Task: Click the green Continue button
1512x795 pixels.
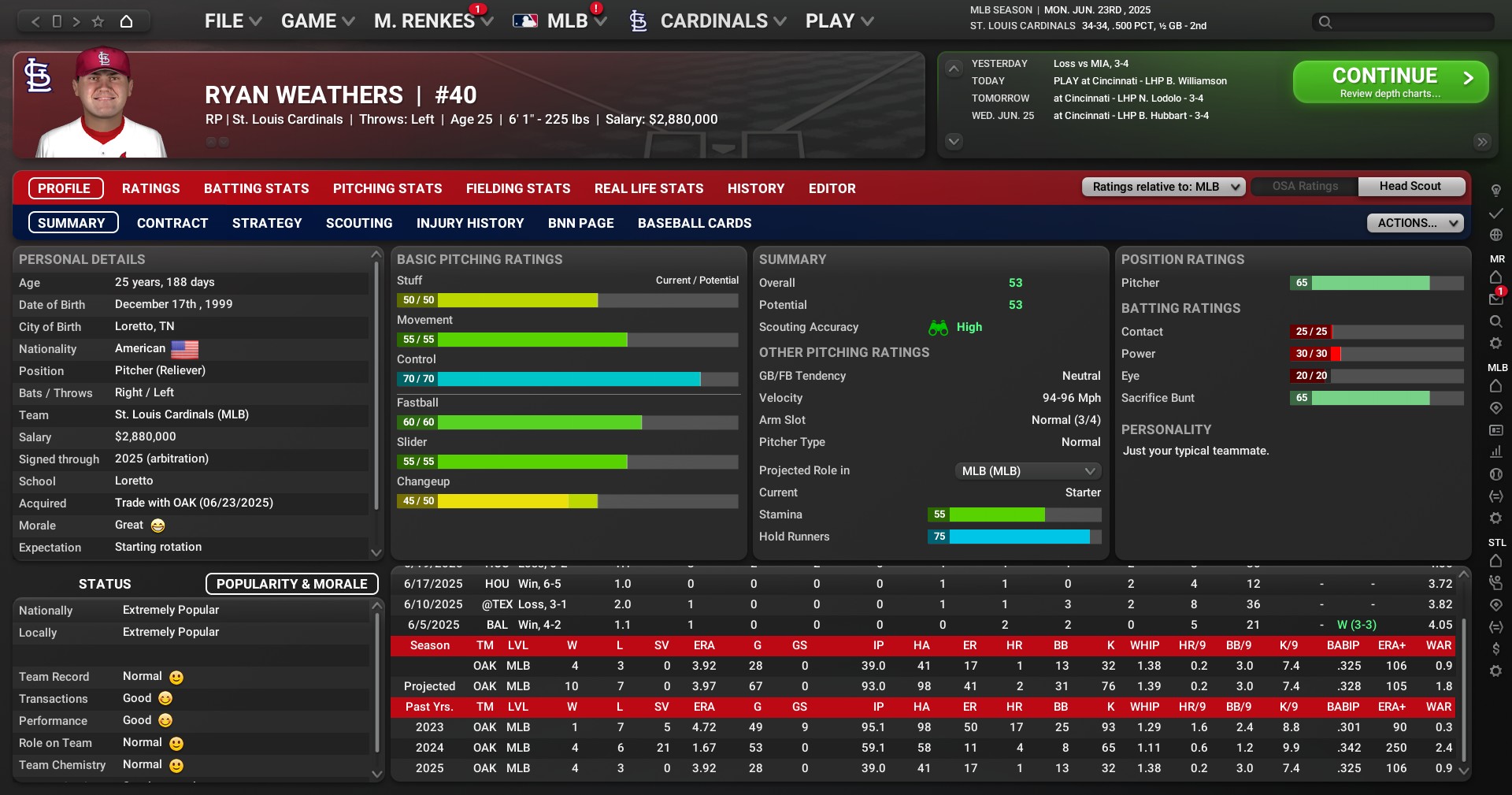Action: pos(1390,82)
